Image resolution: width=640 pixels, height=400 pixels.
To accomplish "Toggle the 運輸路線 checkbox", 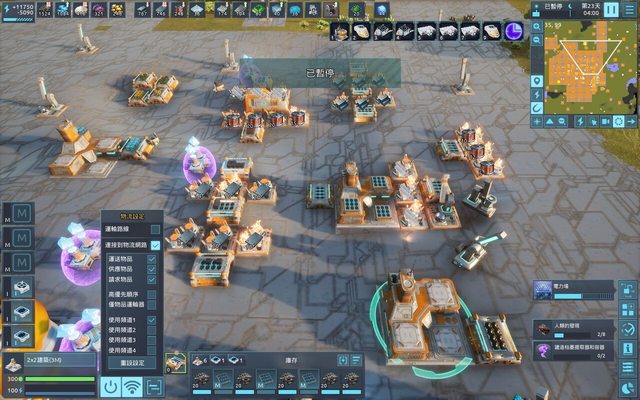I will tap(155, 230).
